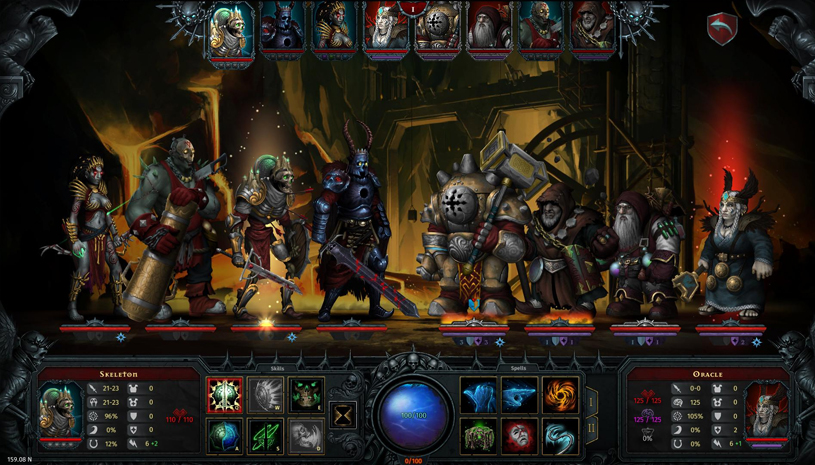Click the red shield flee button

[x=722, y=29]
